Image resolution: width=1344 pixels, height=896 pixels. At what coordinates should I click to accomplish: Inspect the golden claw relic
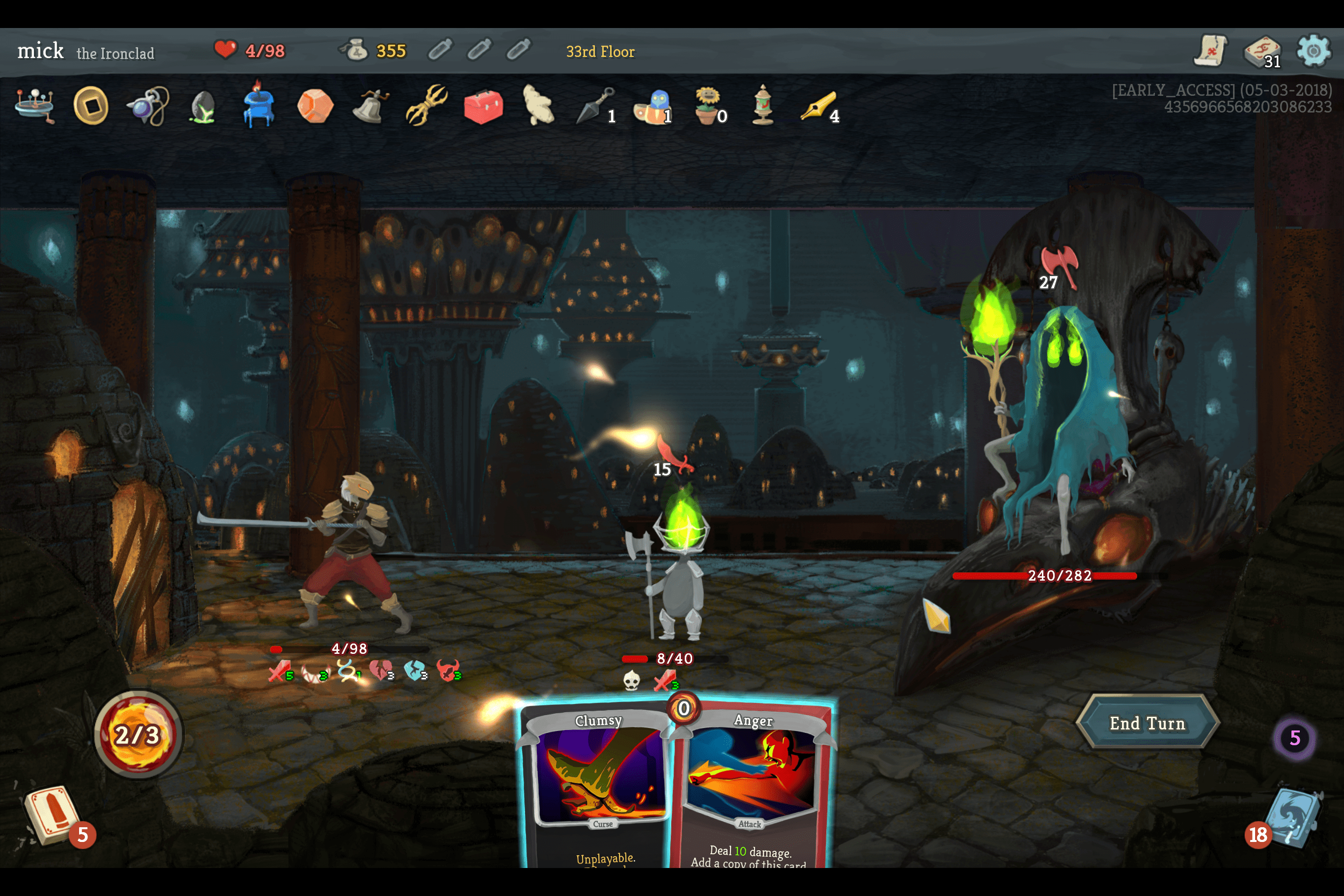(426, 105)
